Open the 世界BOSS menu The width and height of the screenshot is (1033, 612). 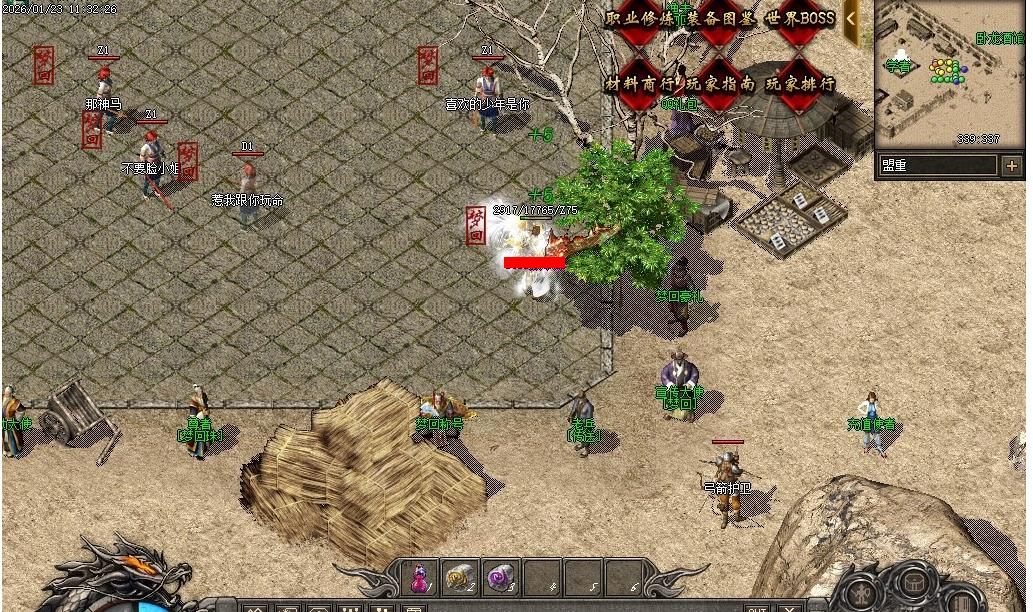pyautogui.click(x=800, y=19)
